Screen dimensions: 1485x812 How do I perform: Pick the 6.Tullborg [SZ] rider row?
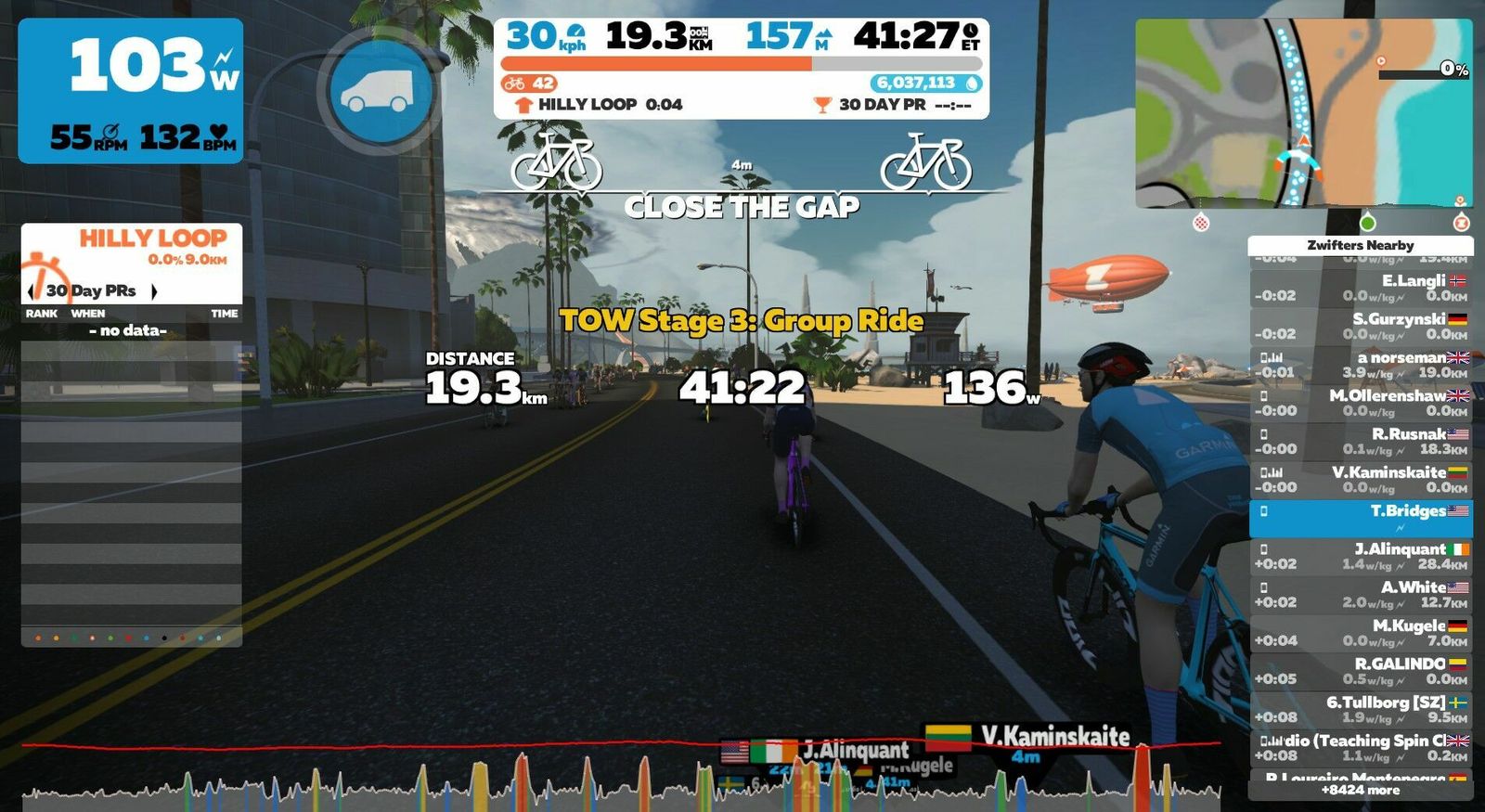[x=1361, y=709]
